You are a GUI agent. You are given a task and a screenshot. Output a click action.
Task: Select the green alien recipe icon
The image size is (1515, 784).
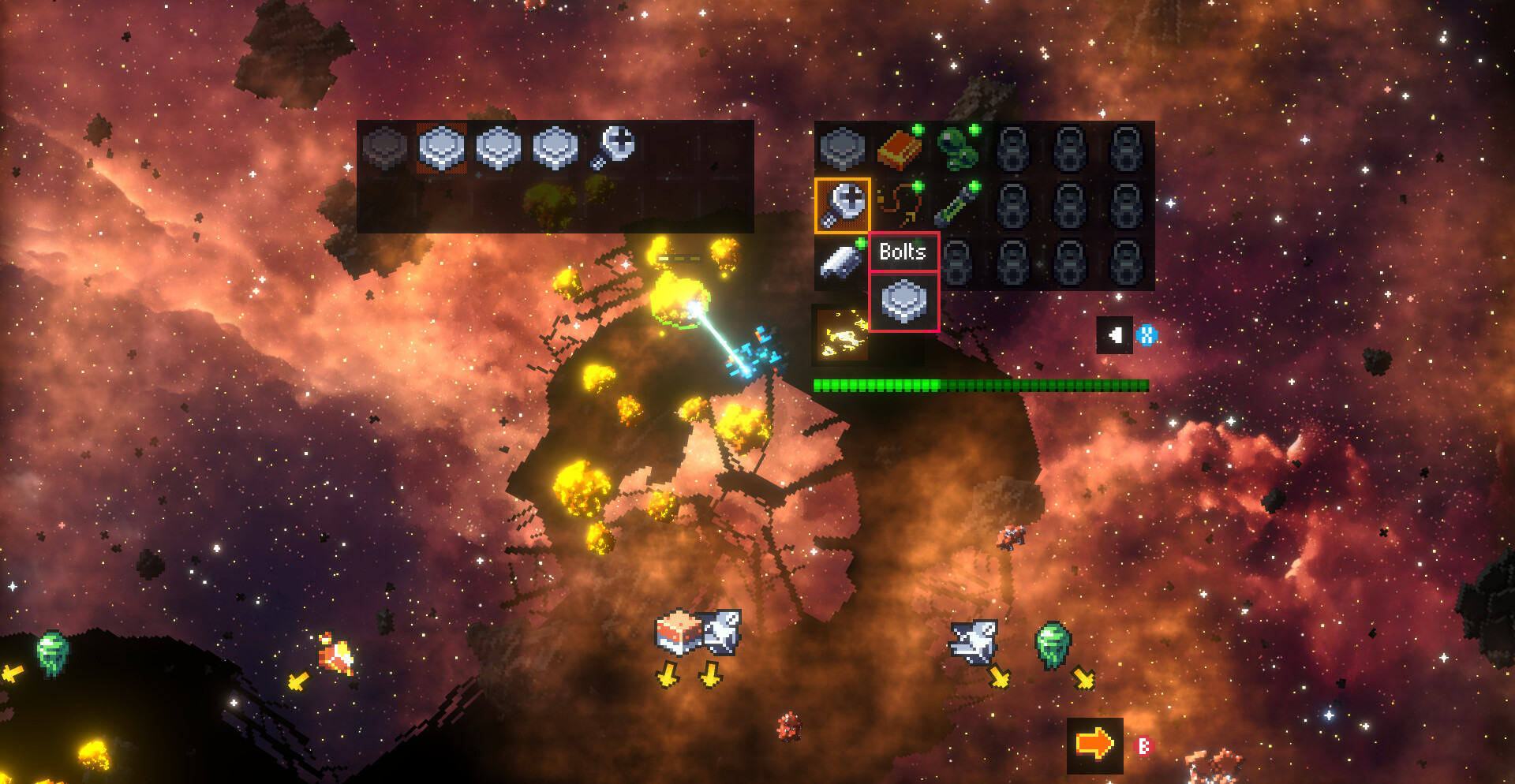coord(956,148)
